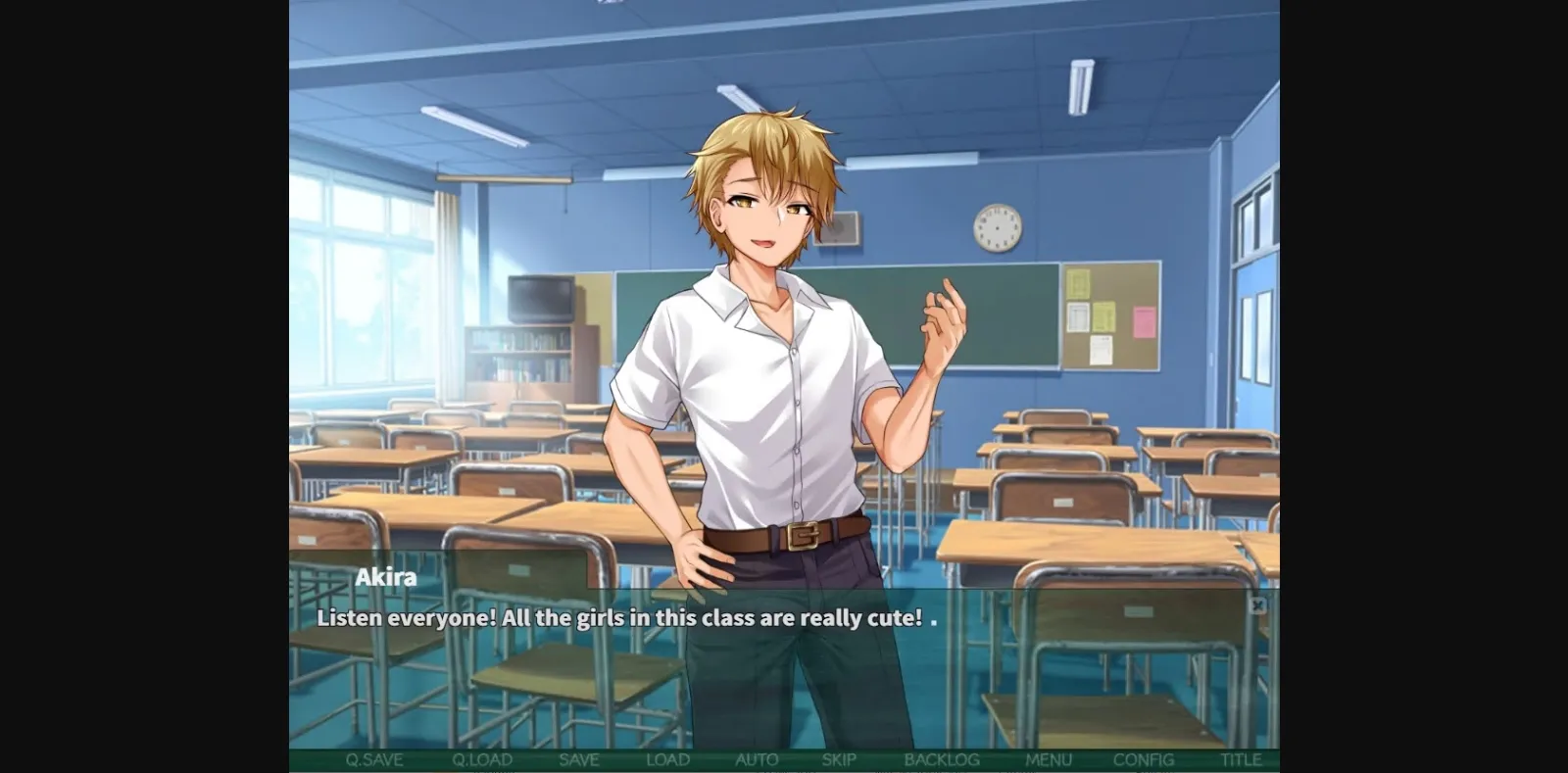Image resolution: width=1568 pixels, height=773 pixels.
Task: Hide the dialogue box using the X icon
Action: 1258,606
